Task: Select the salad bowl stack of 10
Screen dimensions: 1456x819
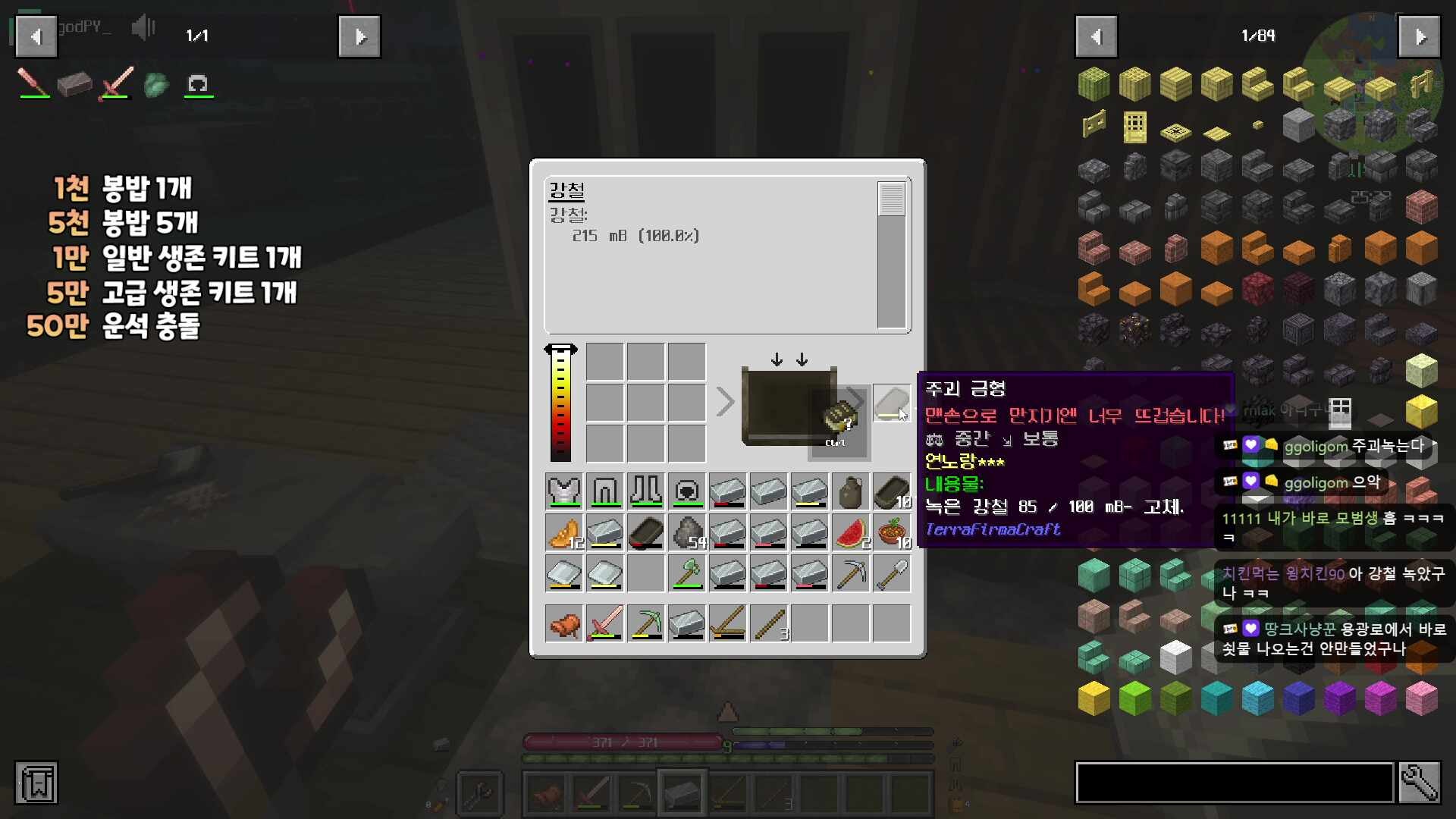Action: tap(892, 532)
